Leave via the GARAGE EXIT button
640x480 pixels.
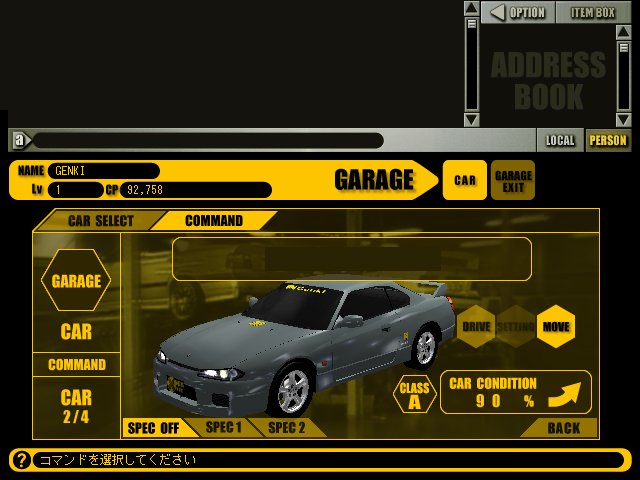point(513,180)
